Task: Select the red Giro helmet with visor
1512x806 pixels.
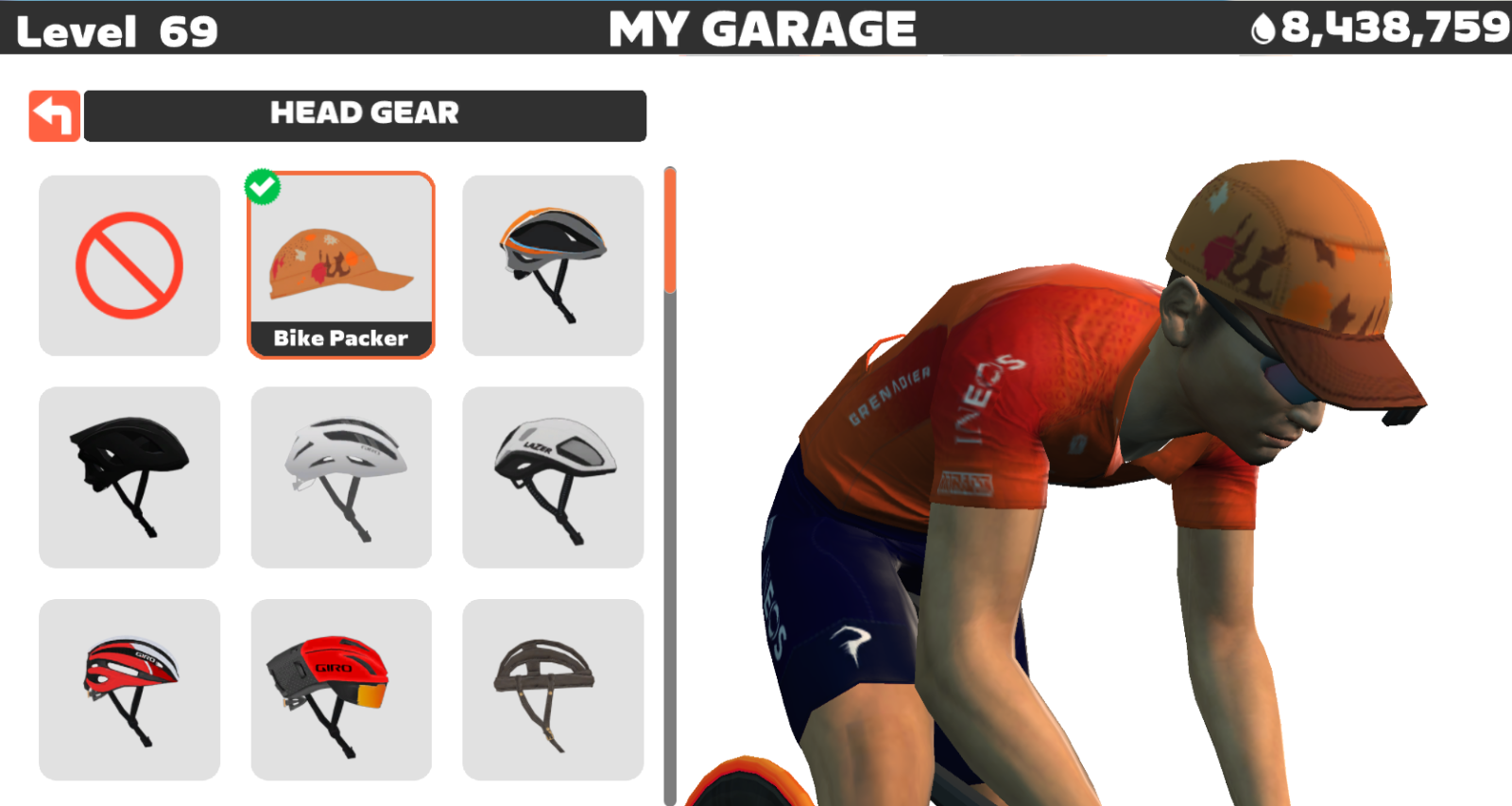Action: pos(341,689)
